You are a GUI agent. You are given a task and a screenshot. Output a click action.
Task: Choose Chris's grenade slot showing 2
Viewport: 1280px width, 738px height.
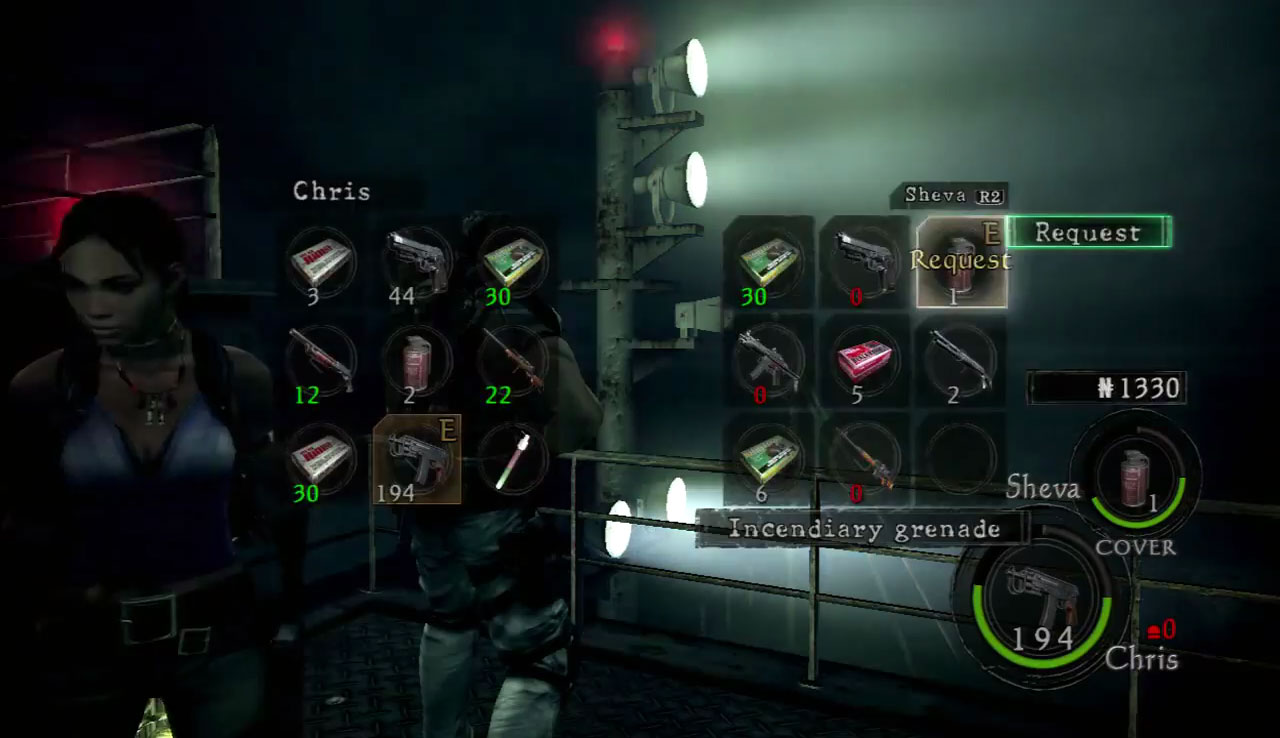(417, 360)
